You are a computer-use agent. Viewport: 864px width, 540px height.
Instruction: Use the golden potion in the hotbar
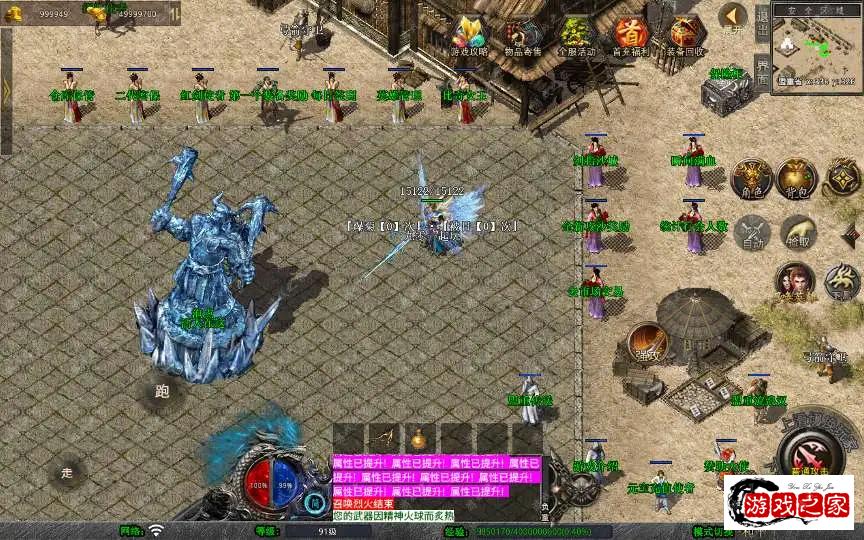click(x=418, y=438)
